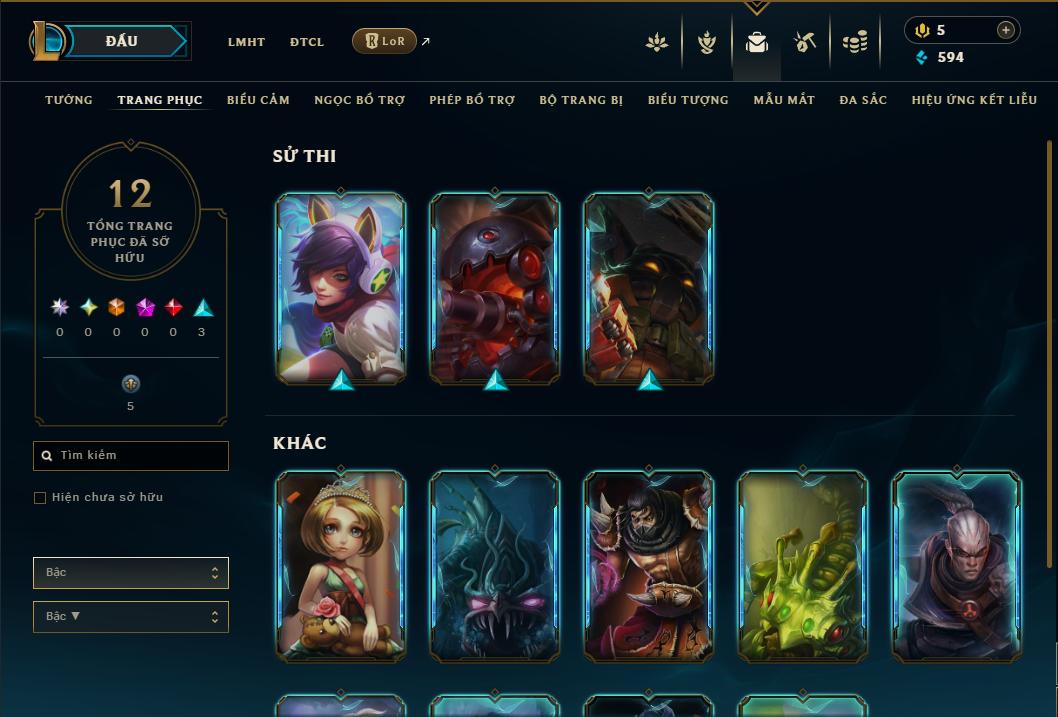
Task: Choose the girl with tiara skin card
Action: click(x=341, y=566)
